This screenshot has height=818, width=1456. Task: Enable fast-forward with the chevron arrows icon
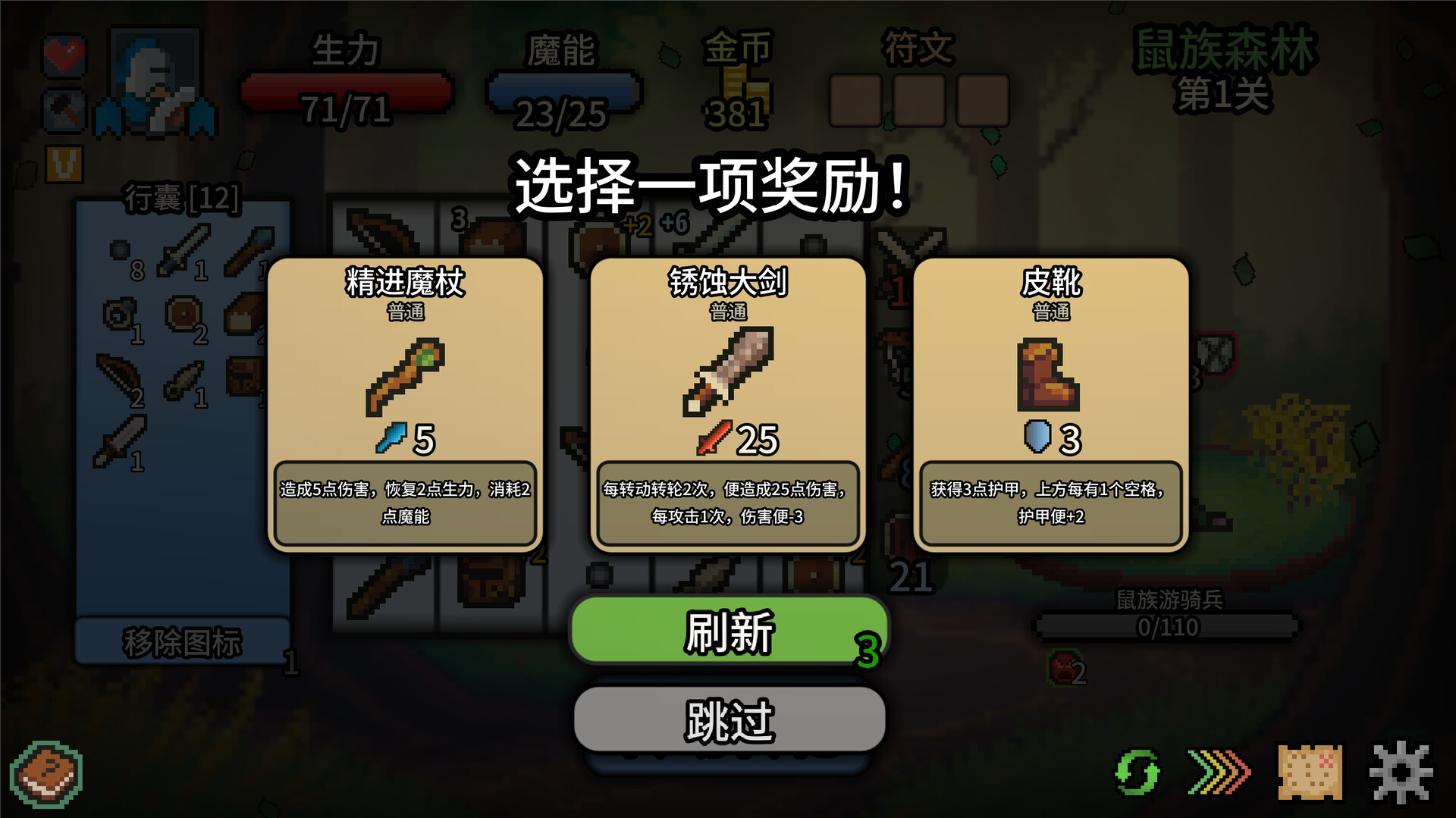pyautogui.click(x=1217, y=772)
